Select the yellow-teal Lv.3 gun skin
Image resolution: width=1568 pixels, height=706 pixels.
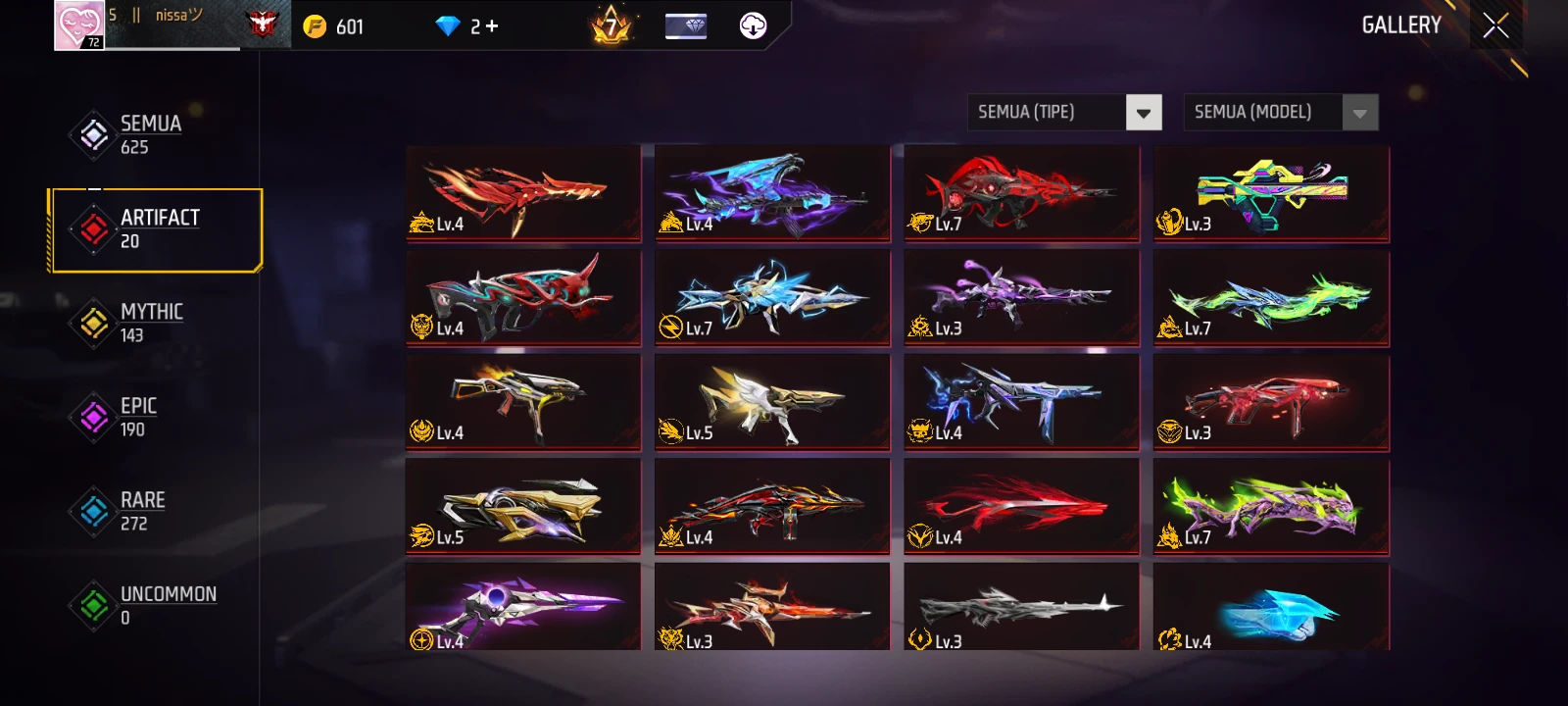[x=1271, y=193]
